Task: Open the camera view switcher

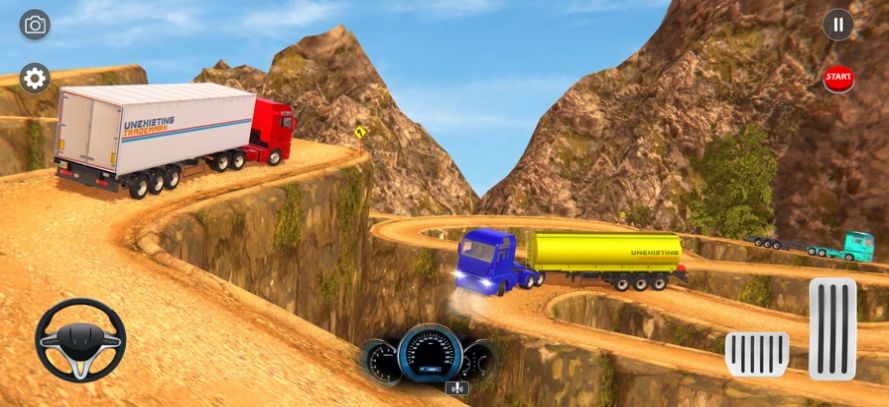Action: tap(35, 25)
